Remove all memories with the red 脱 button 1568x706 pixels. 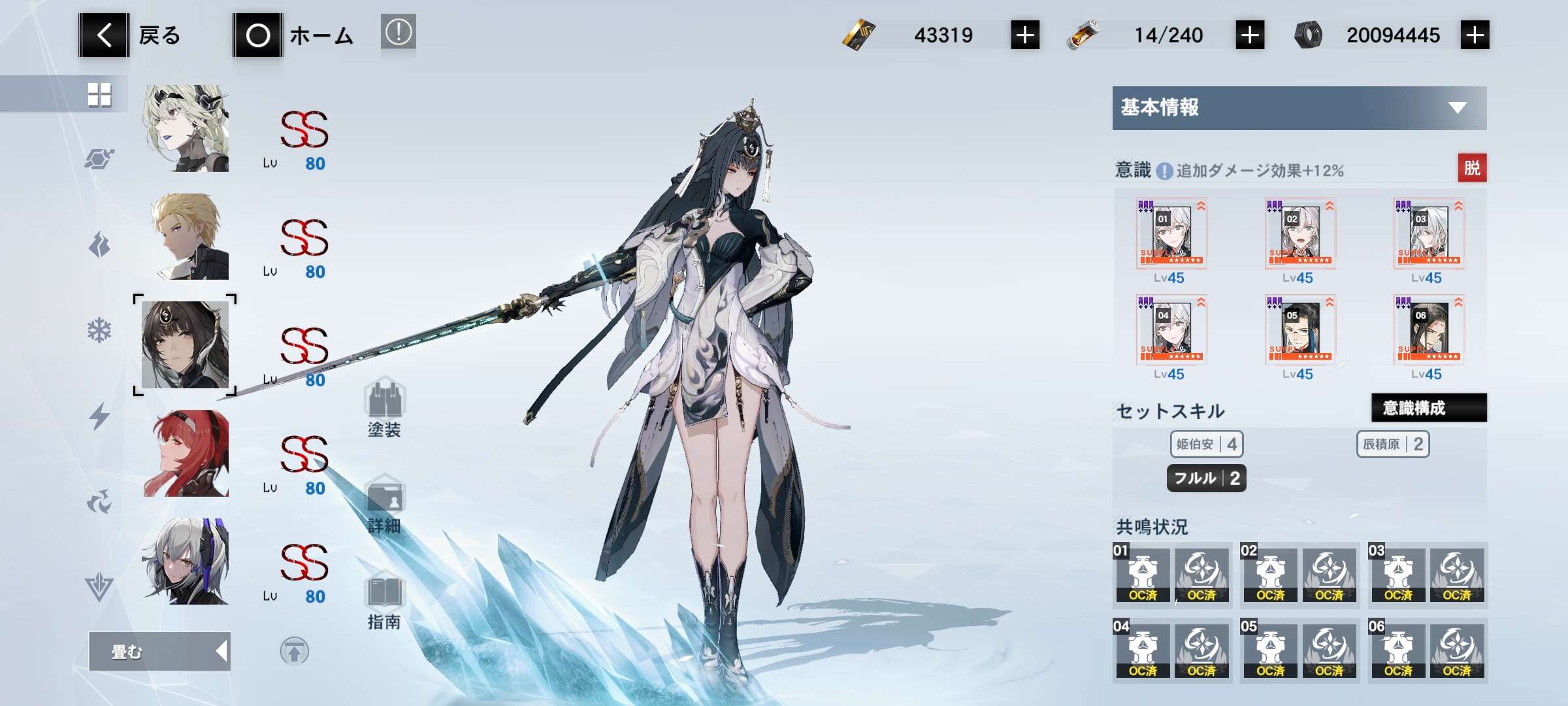(1472, 168)
